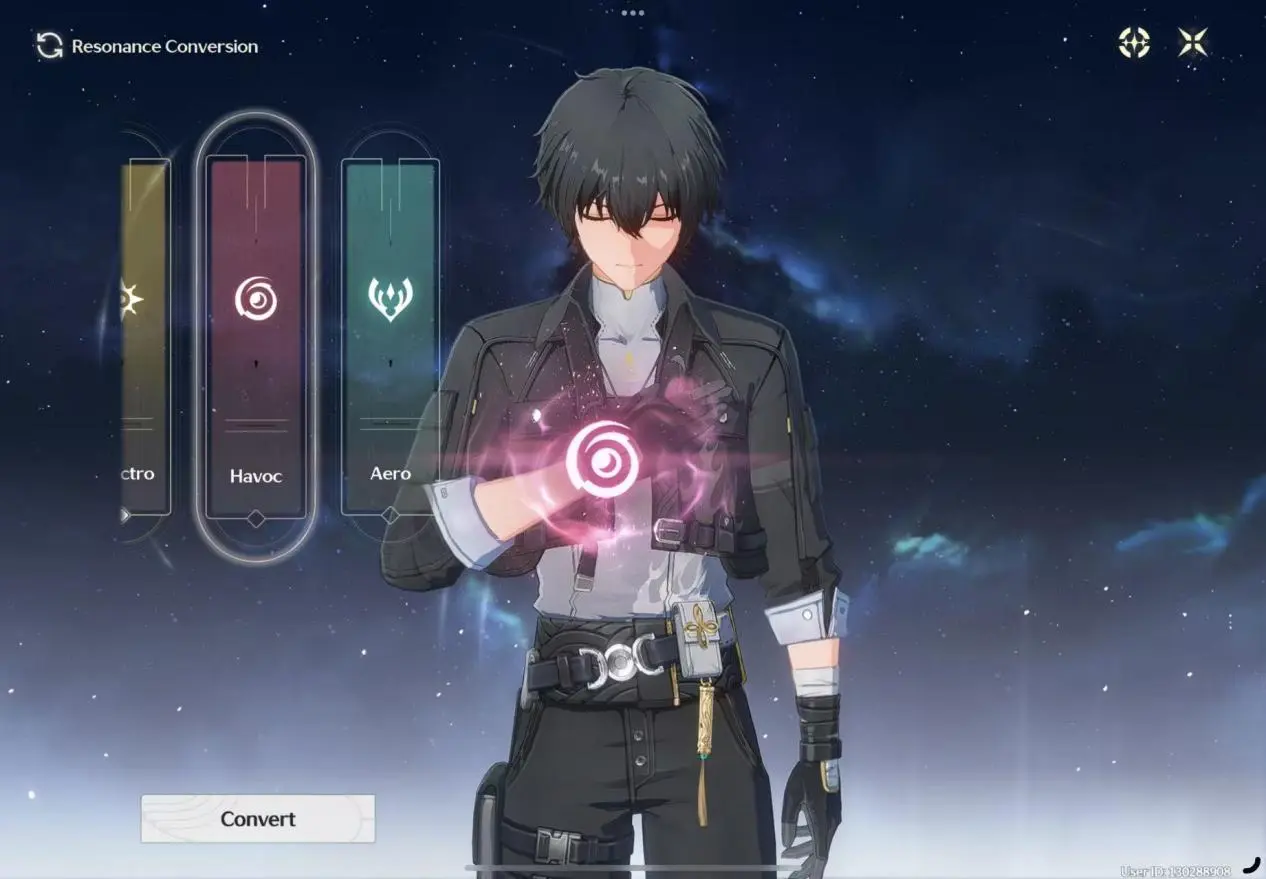Choose the Aero element card
1266x879 pixels.
point(390,337)
